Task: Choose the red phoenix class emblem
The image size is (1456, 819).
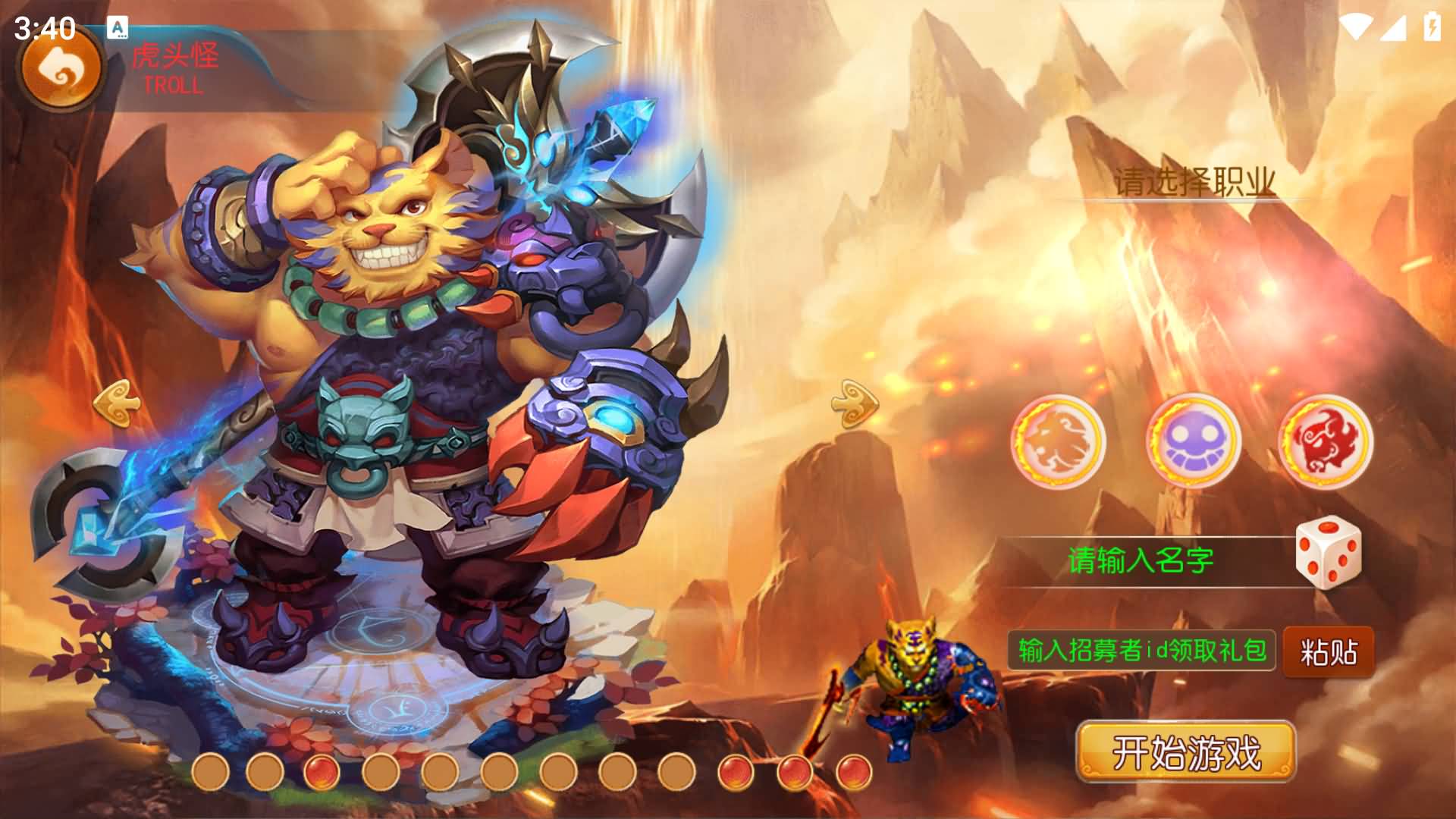Action: pos(1326,441)
